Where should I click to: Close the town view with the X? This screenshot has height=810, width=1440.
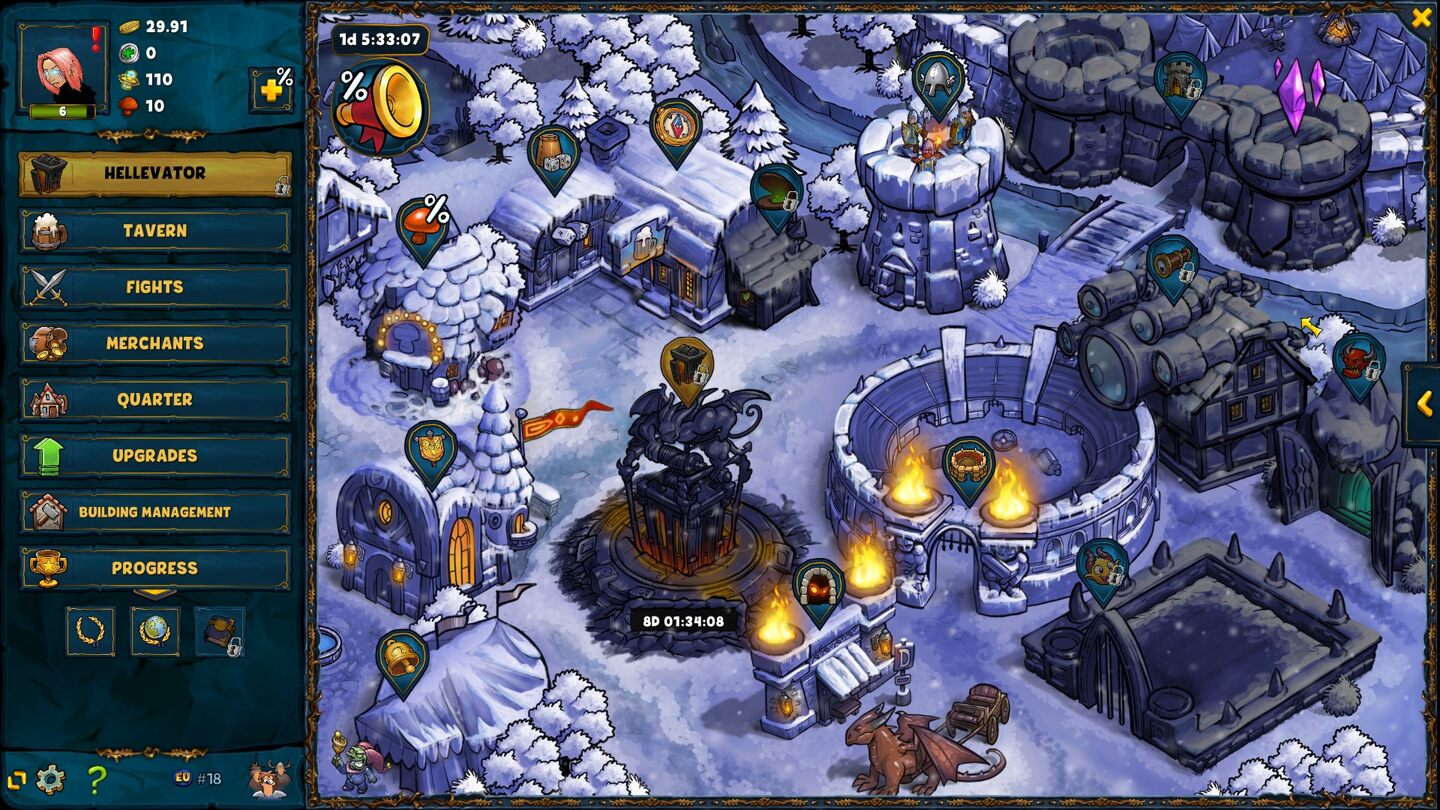[x=1421, y=17]
